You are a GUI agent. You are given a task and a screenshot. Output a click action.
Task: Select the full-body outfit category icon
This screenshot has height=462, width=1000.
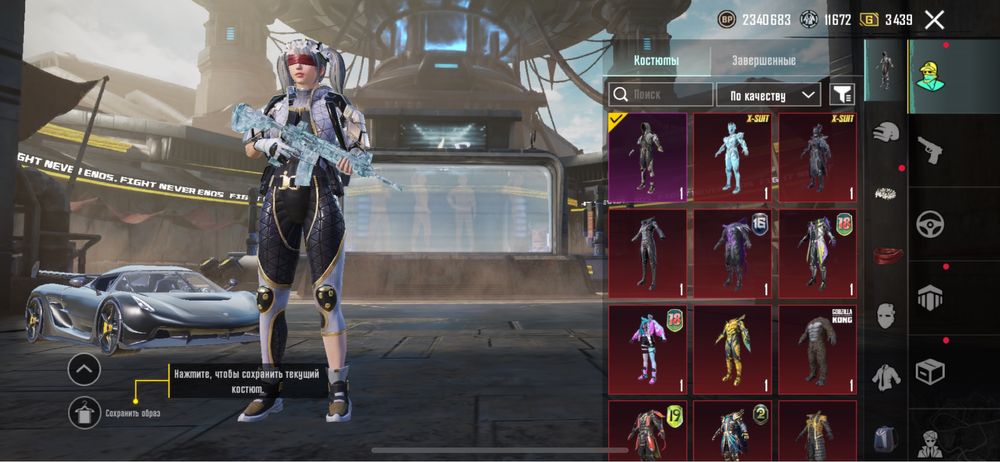tap(885, 70)
